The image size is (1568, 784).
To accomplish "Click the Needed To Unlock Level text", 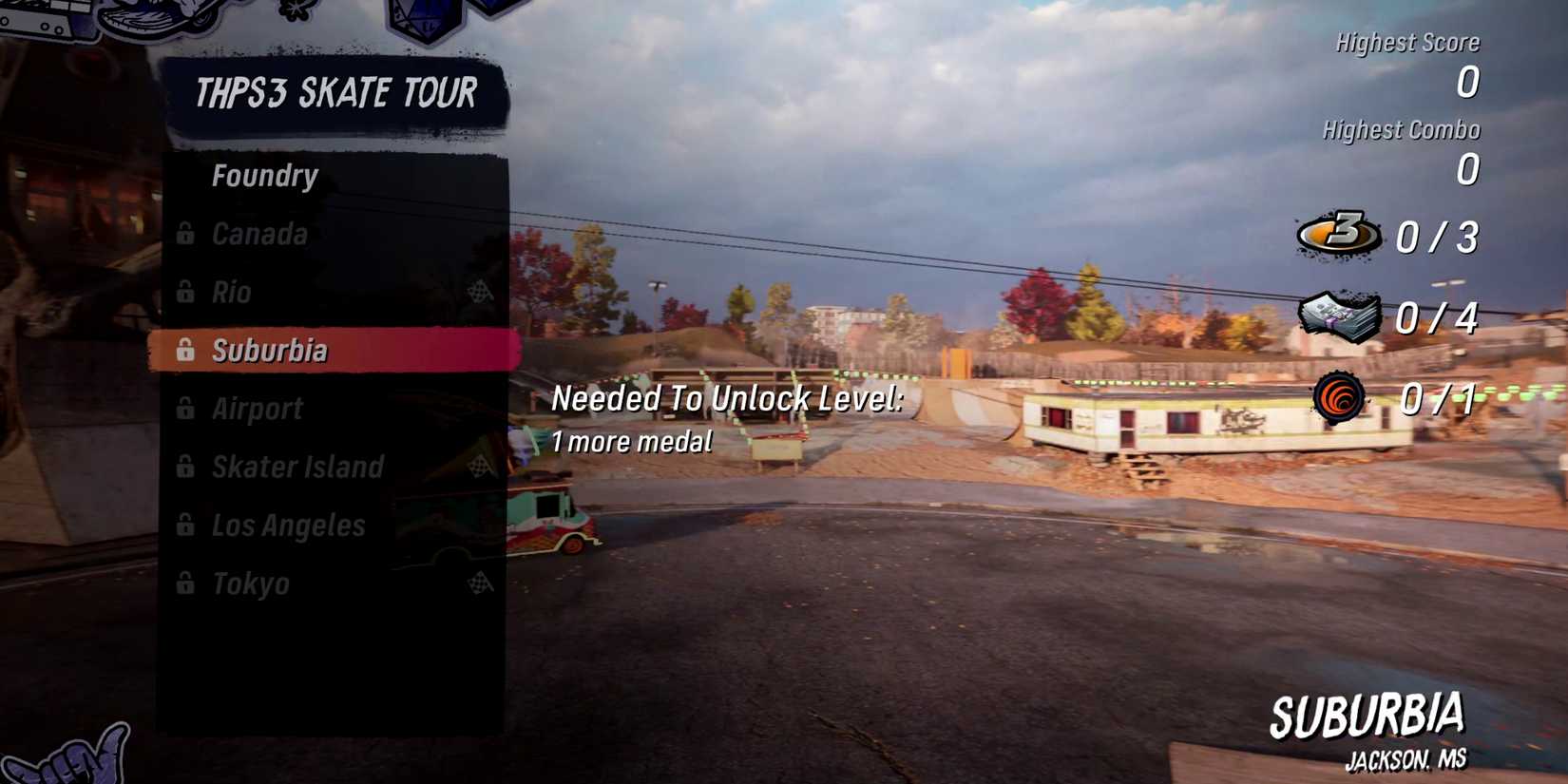I will click(x=727, y=398).
